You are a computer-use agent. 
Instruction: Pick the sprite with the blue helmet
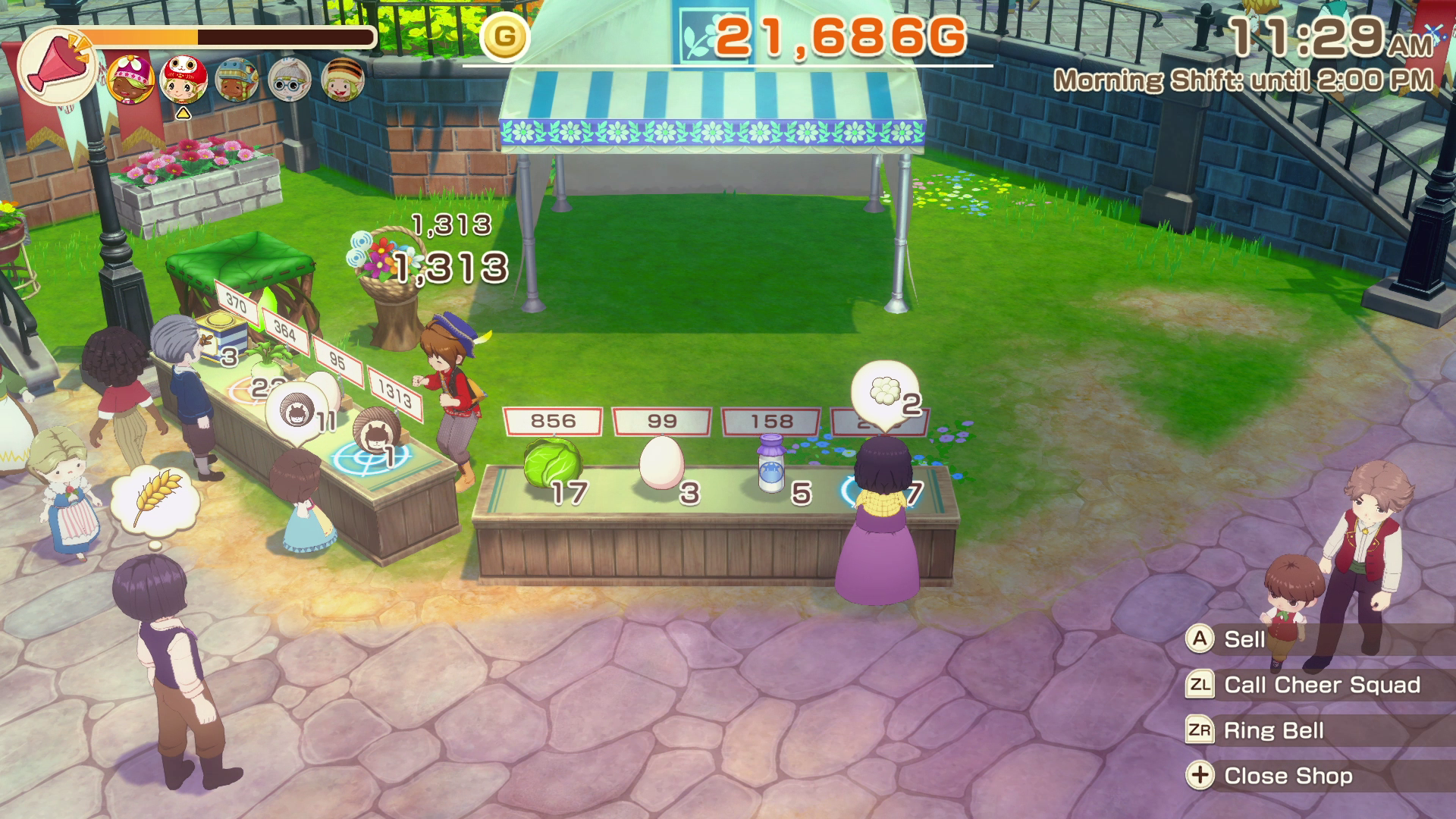tap(237, 80)
